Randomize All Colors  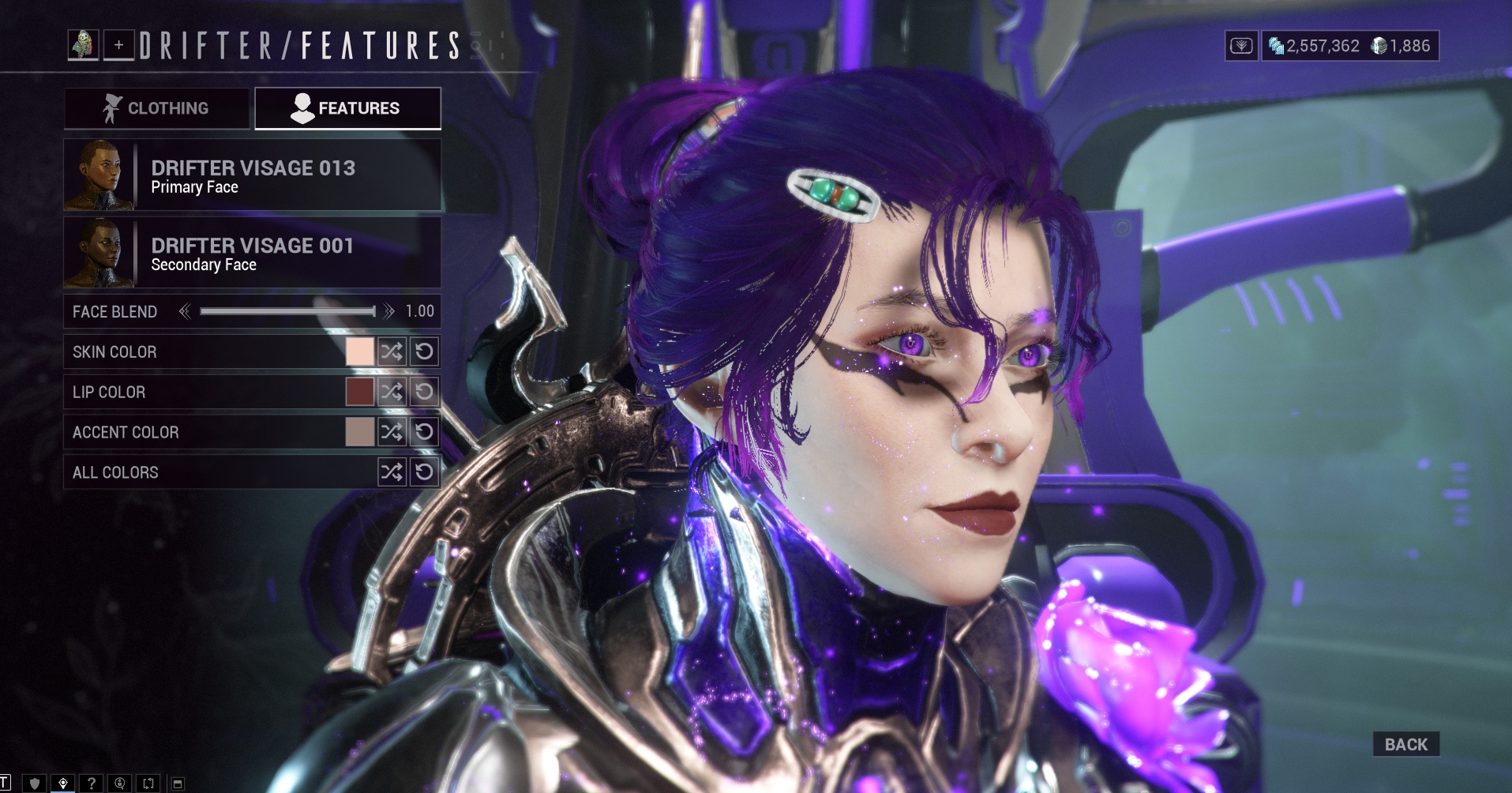pos(392,472)
